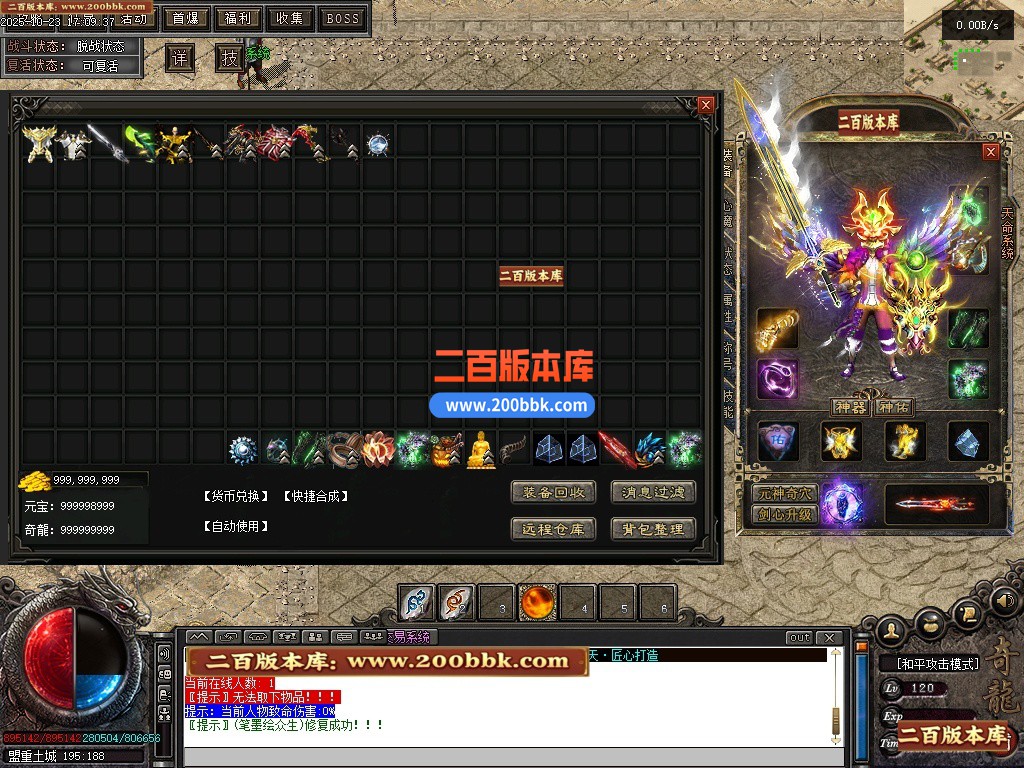1024x768 pixels.
Task: Open the 元神奇穴 button
Action: (785, 494)
